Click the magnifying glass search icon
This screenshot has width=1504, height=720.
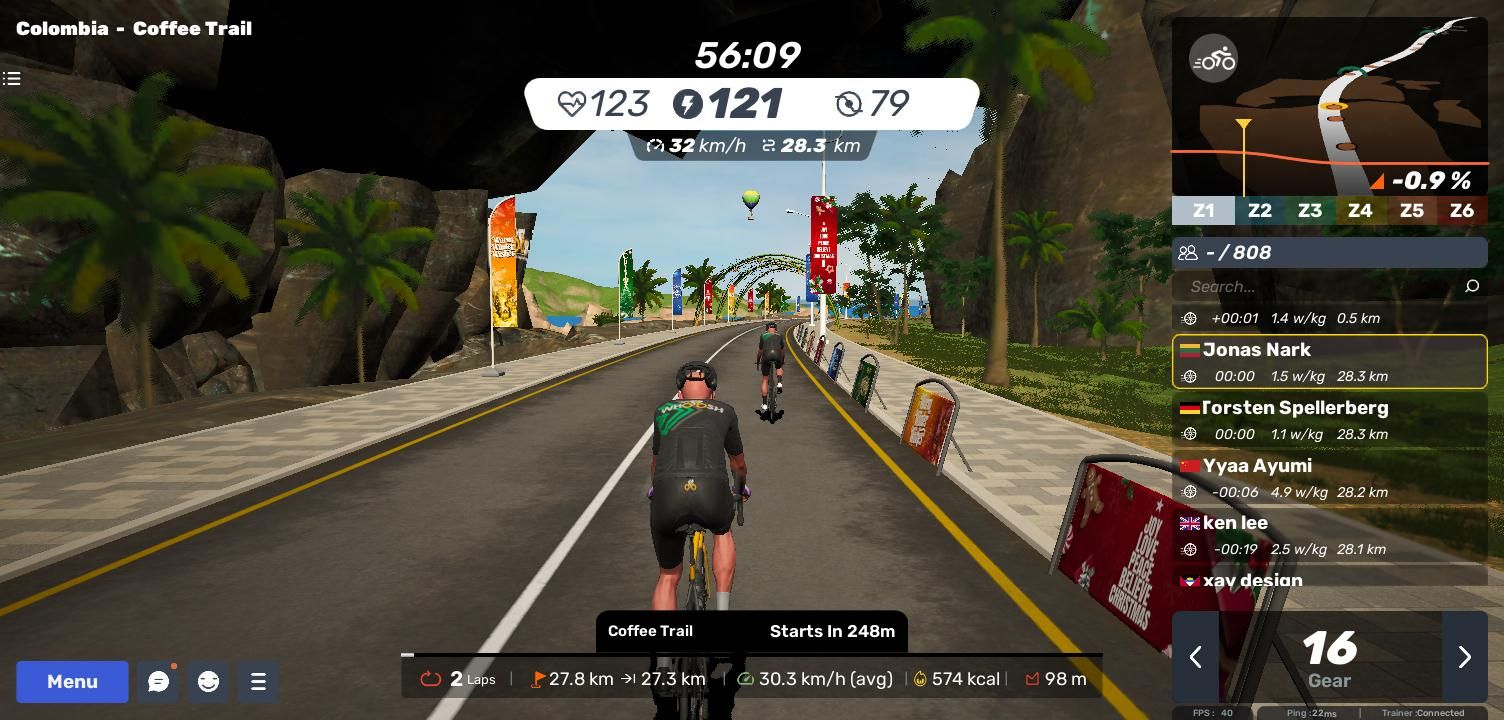point(1472,287)
